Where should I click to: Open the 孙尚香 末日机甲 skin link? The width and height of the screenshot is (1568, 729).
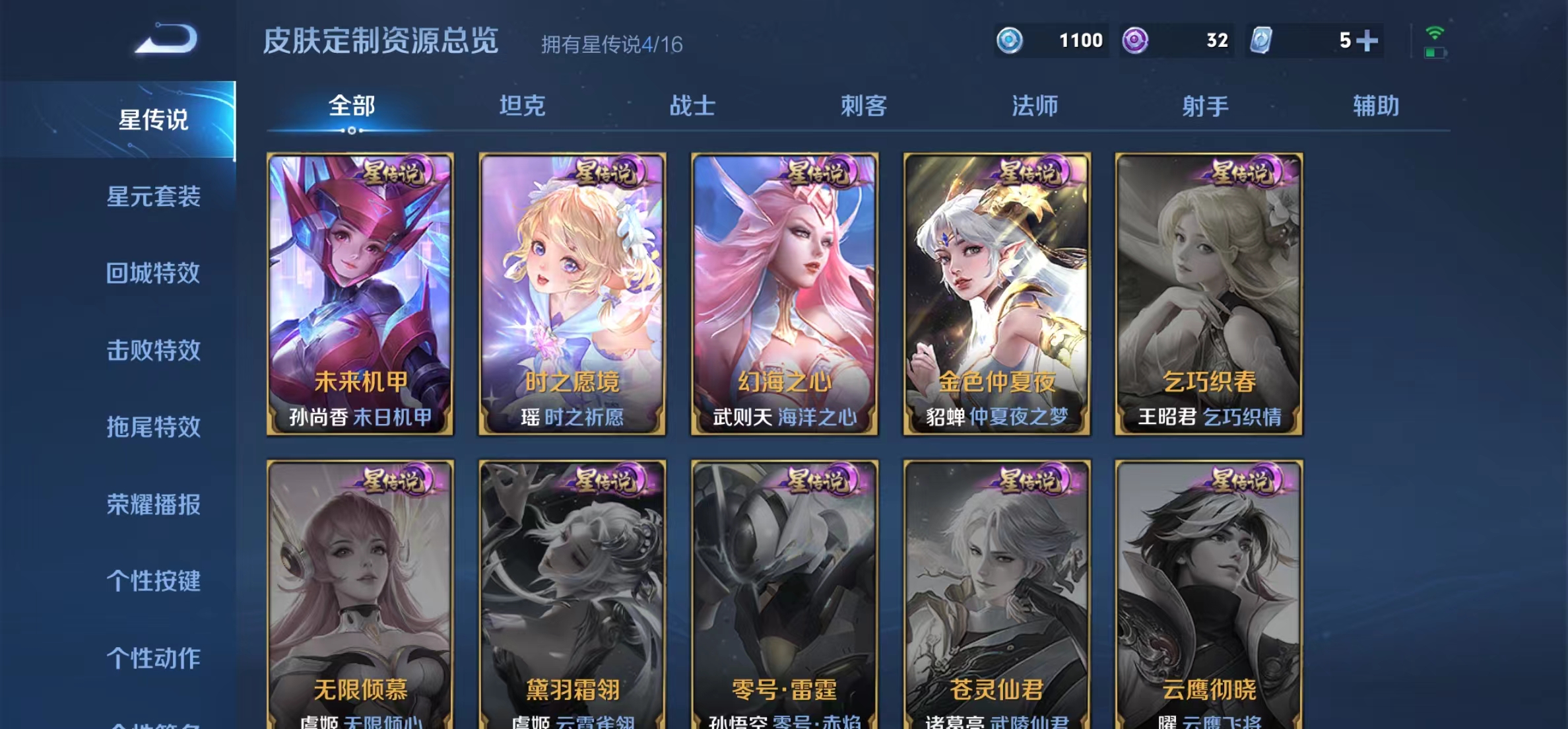(360, 417)
